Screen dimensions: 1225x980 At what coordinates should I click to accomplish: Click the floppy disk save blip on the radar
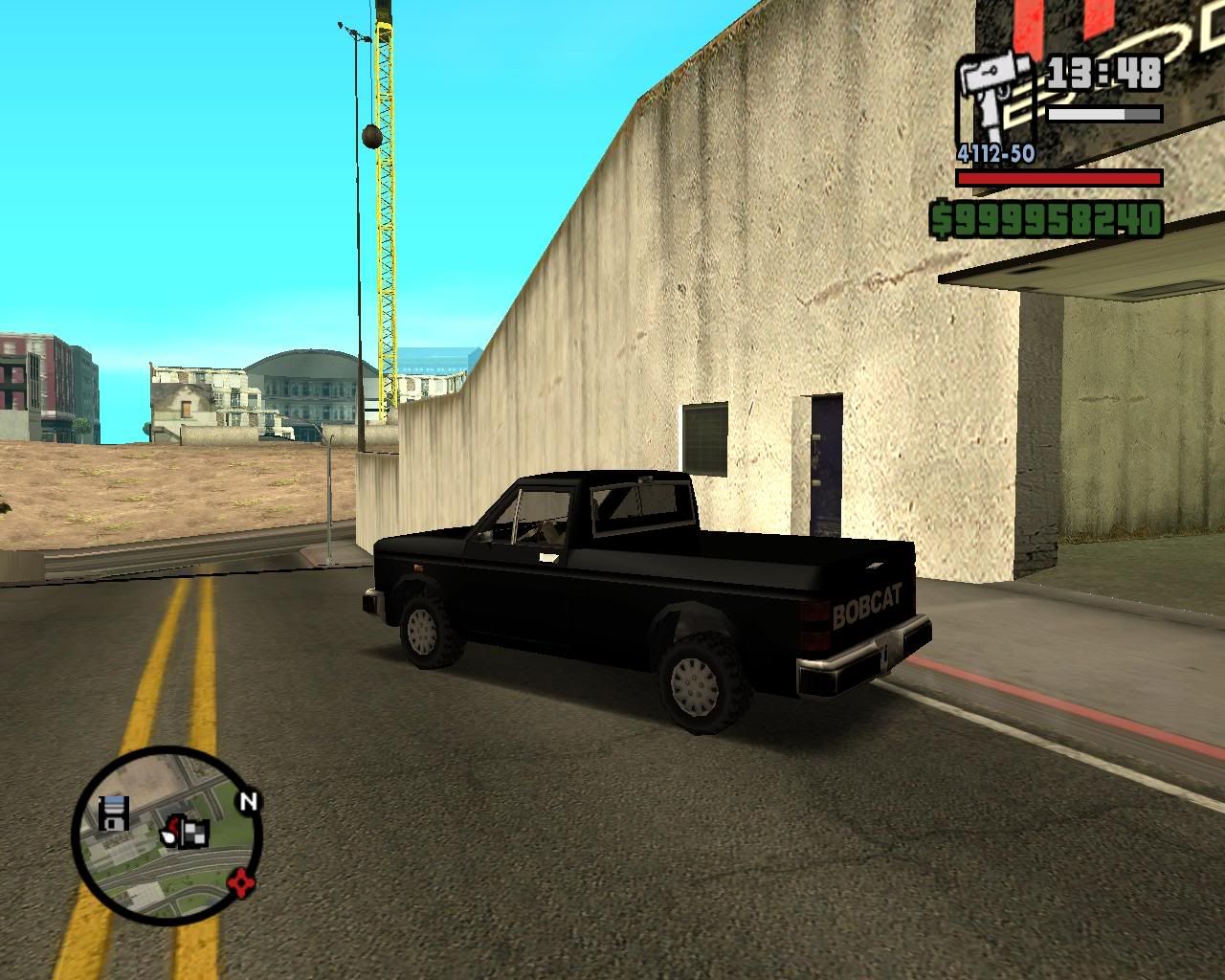[114, 813]
